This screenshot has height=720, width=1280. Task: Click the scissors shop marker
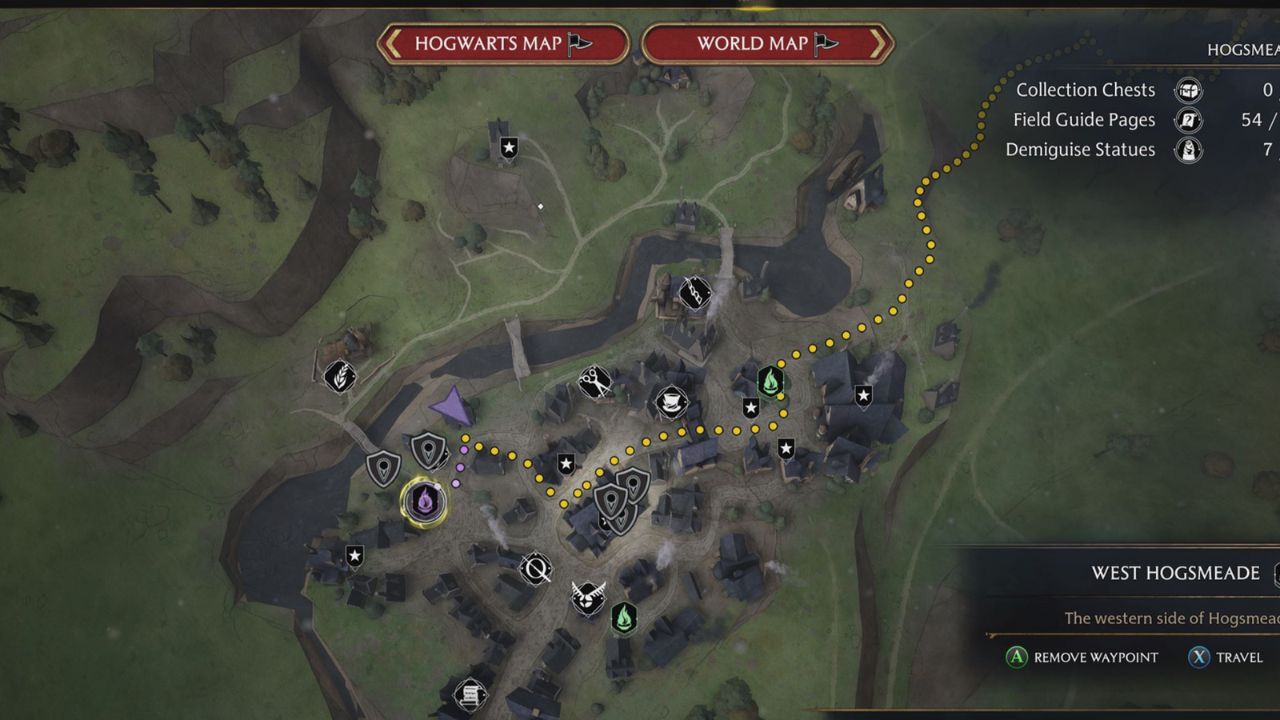pos(595,382)
